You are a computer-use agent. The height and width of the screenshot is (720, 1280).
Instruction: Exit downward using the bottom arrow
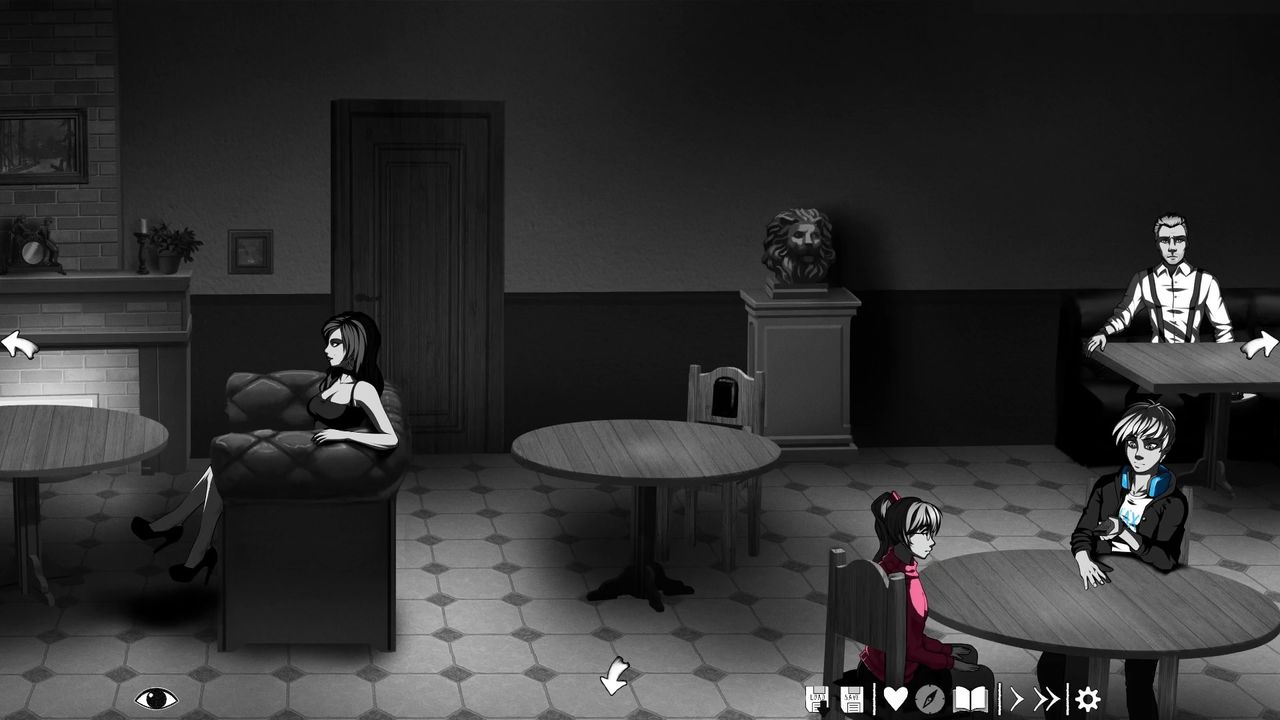pyautogui.click(x=614, y=676)
